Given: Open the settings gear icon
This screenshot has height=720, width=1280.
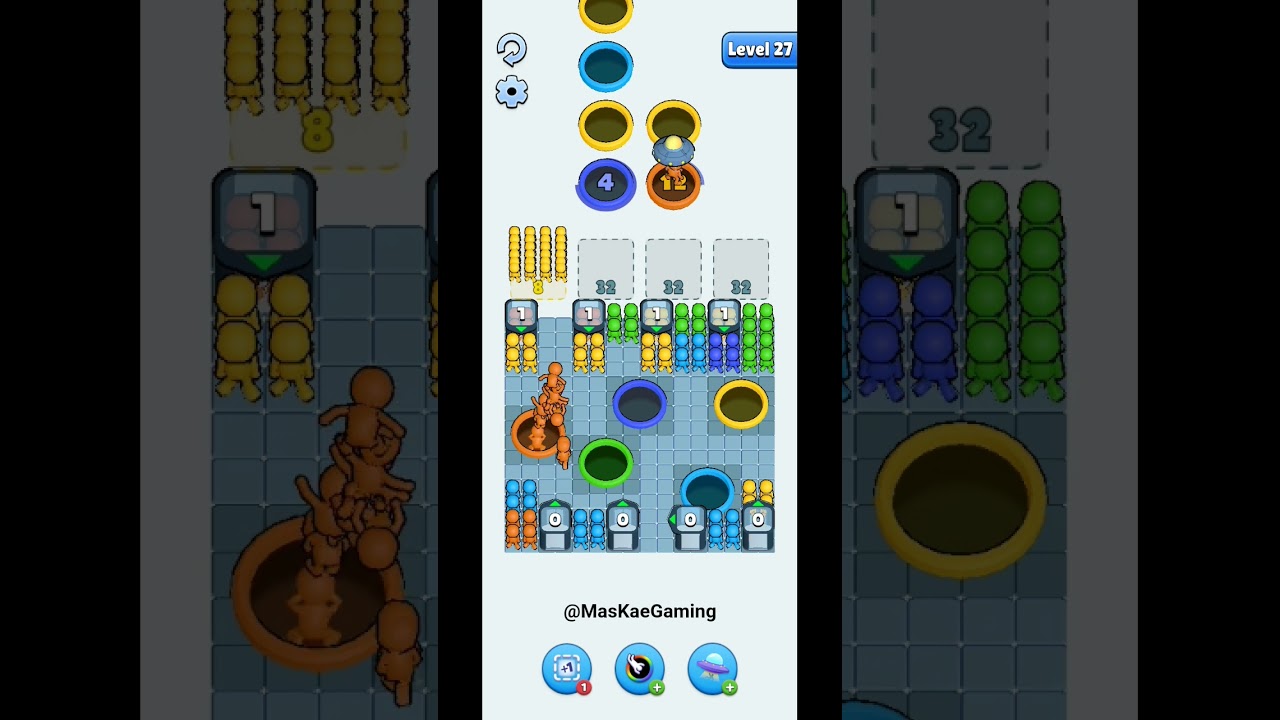Looking at the screenshot, I should point(512,91).
